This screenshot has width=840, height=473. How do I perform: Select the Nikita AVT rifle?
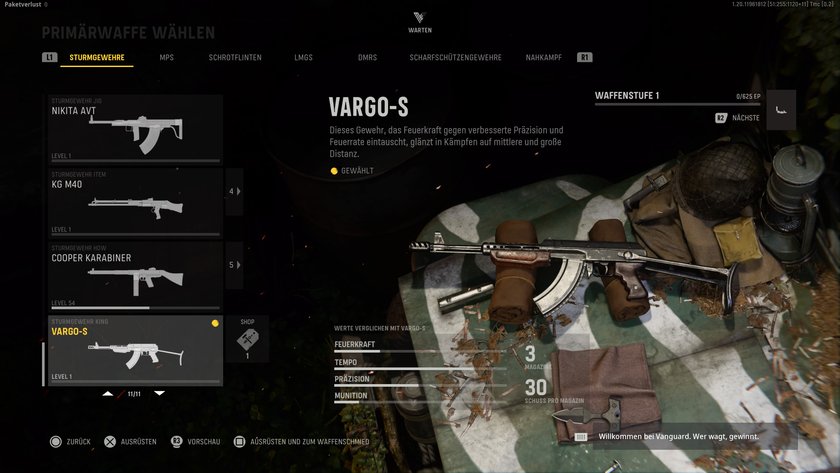[135, 129]
